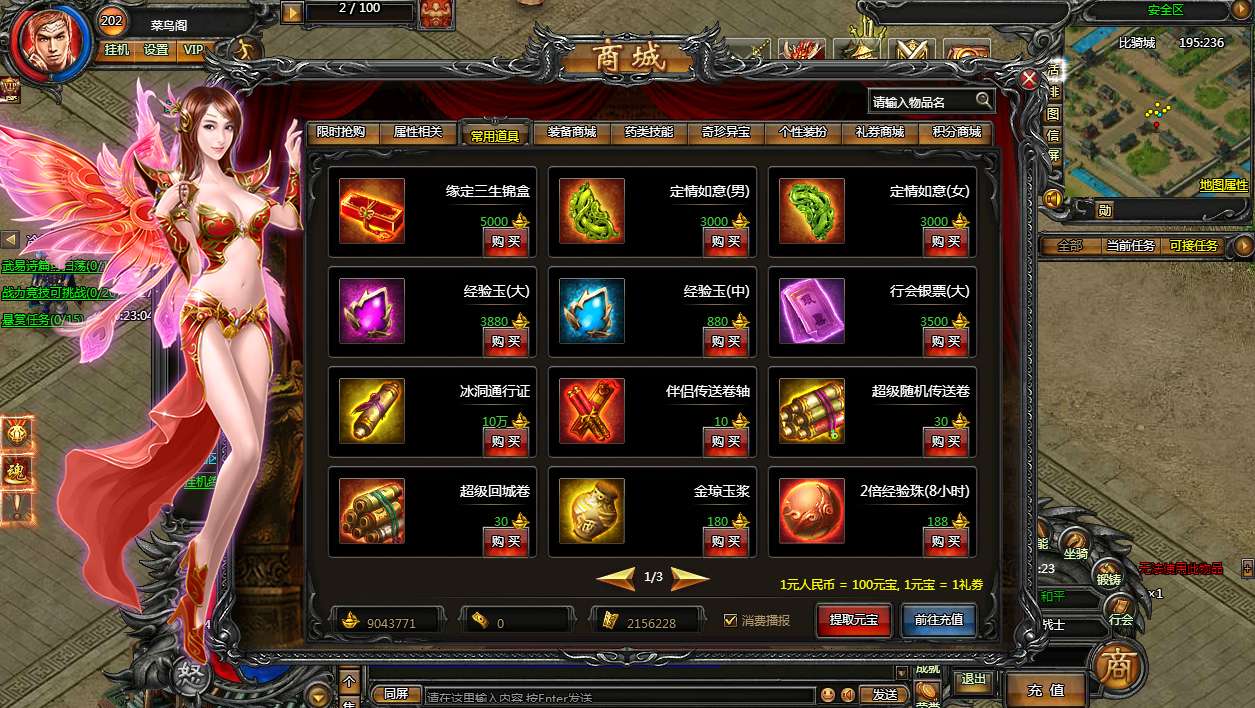Open the 行会 guild button
The width and height of the screenshot is (1255, 708).
1120,620
